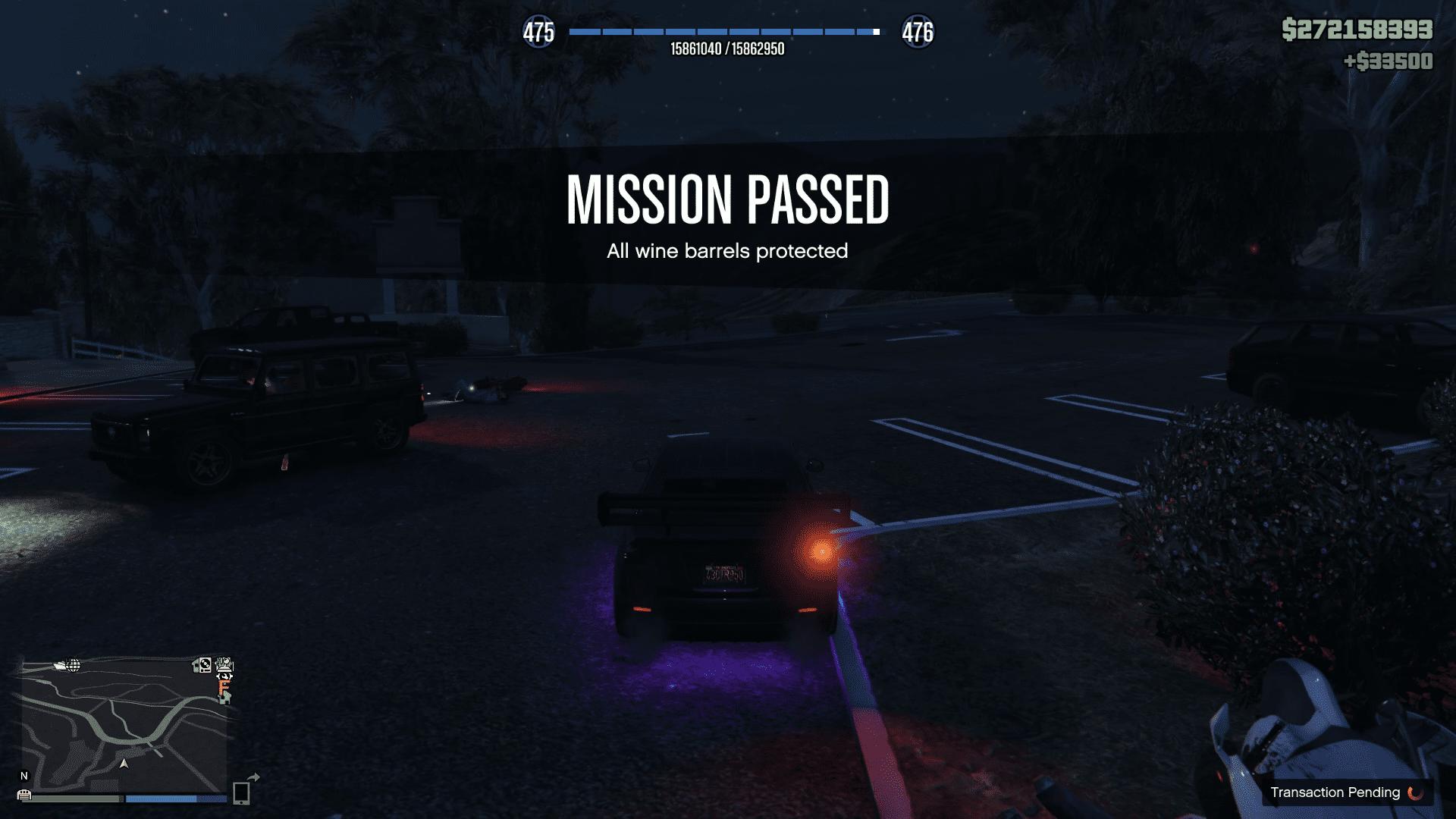Click the orange F friend blip
1456x819 pixels.
(224, 687)
